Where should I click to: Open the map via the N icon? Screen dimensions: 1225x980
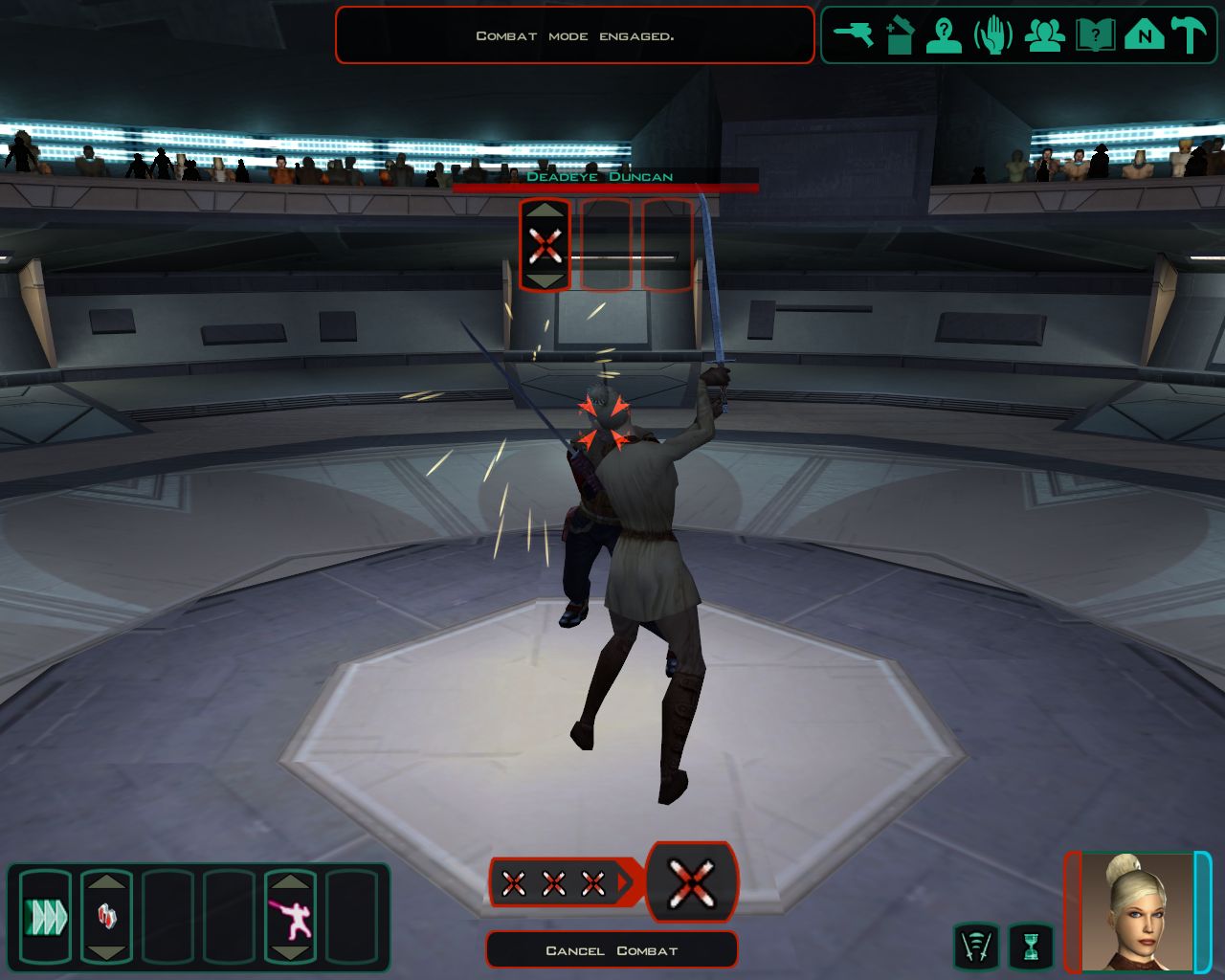1144,36
